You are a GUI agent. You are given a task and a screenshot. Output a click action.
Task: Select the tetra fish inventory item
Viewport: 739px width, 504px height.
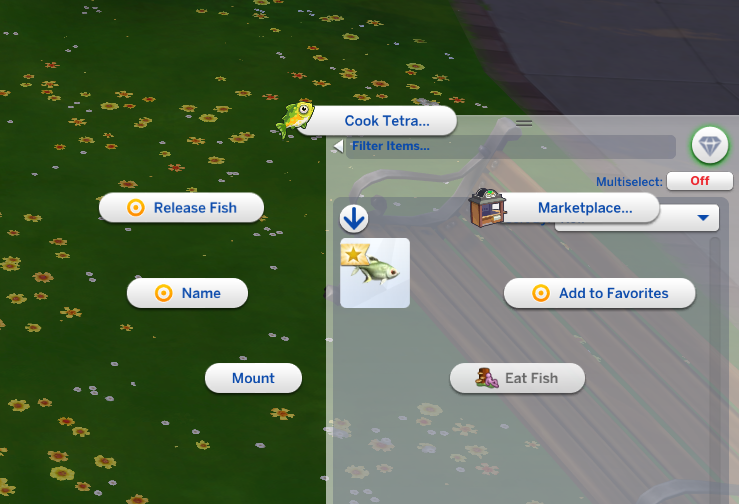tap(375, 273)
